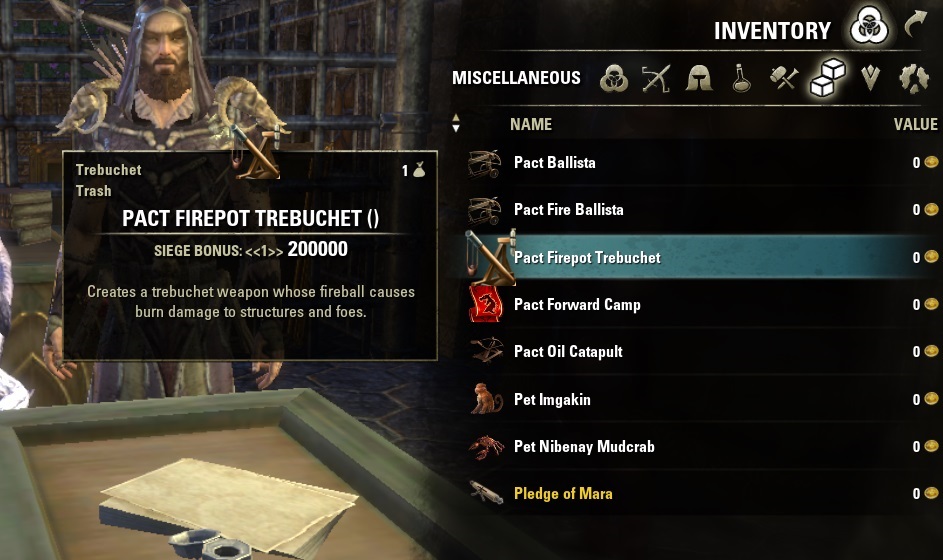Open the main Inventory rings icon
943x560 pixels.
click(868, 29)
